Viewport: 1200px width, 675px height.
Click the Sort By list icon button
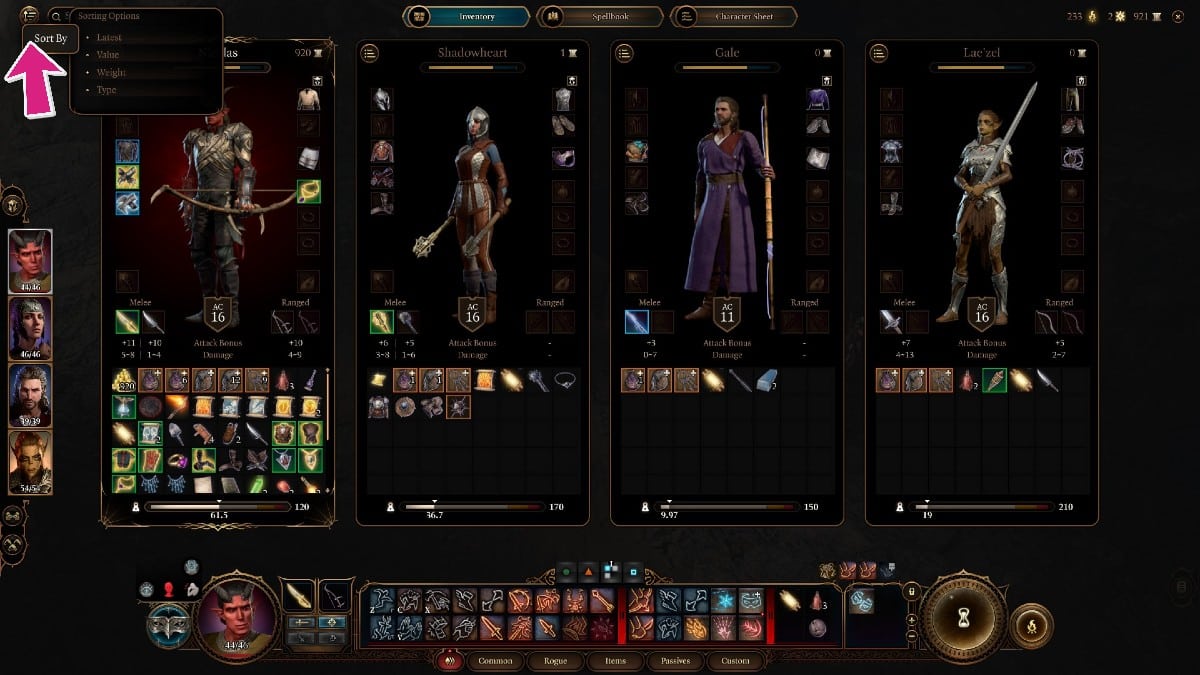click(30, 15)
